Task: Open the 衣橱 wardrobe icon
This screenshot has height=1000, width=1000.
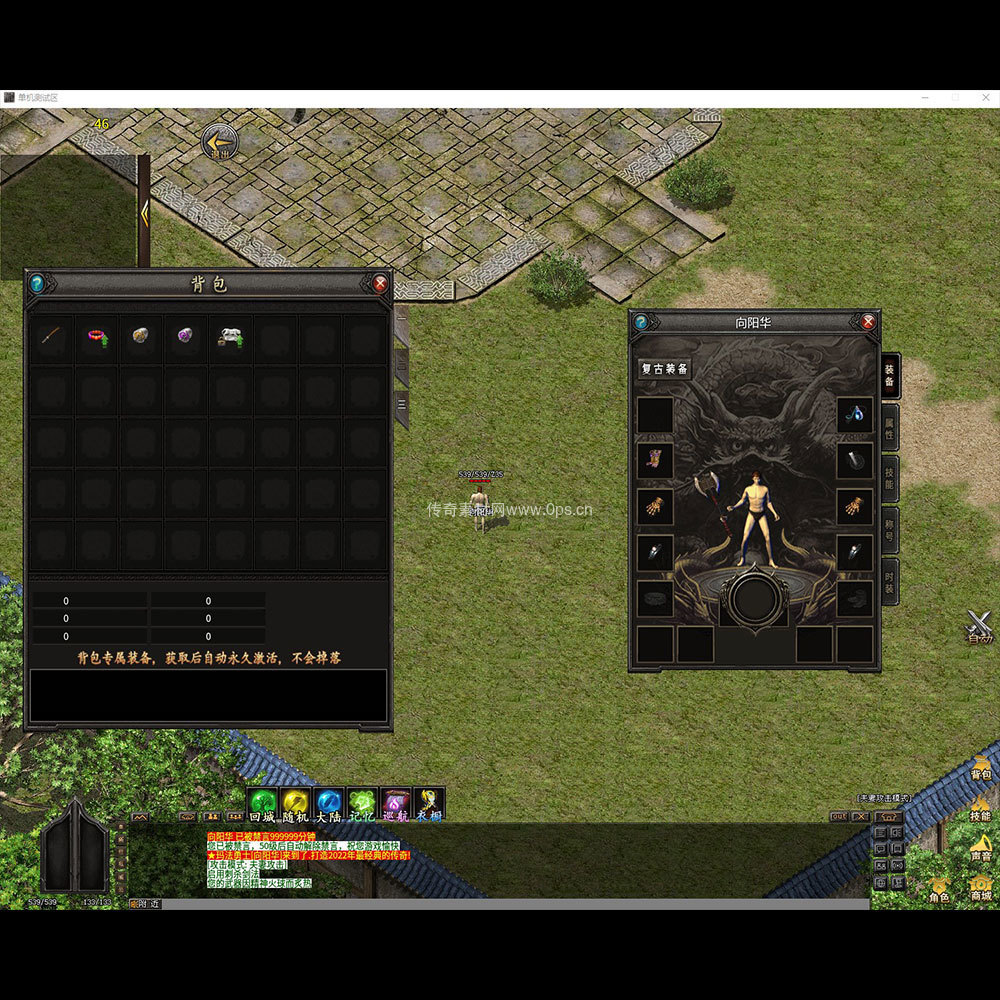Action: [x=429, y=803]
